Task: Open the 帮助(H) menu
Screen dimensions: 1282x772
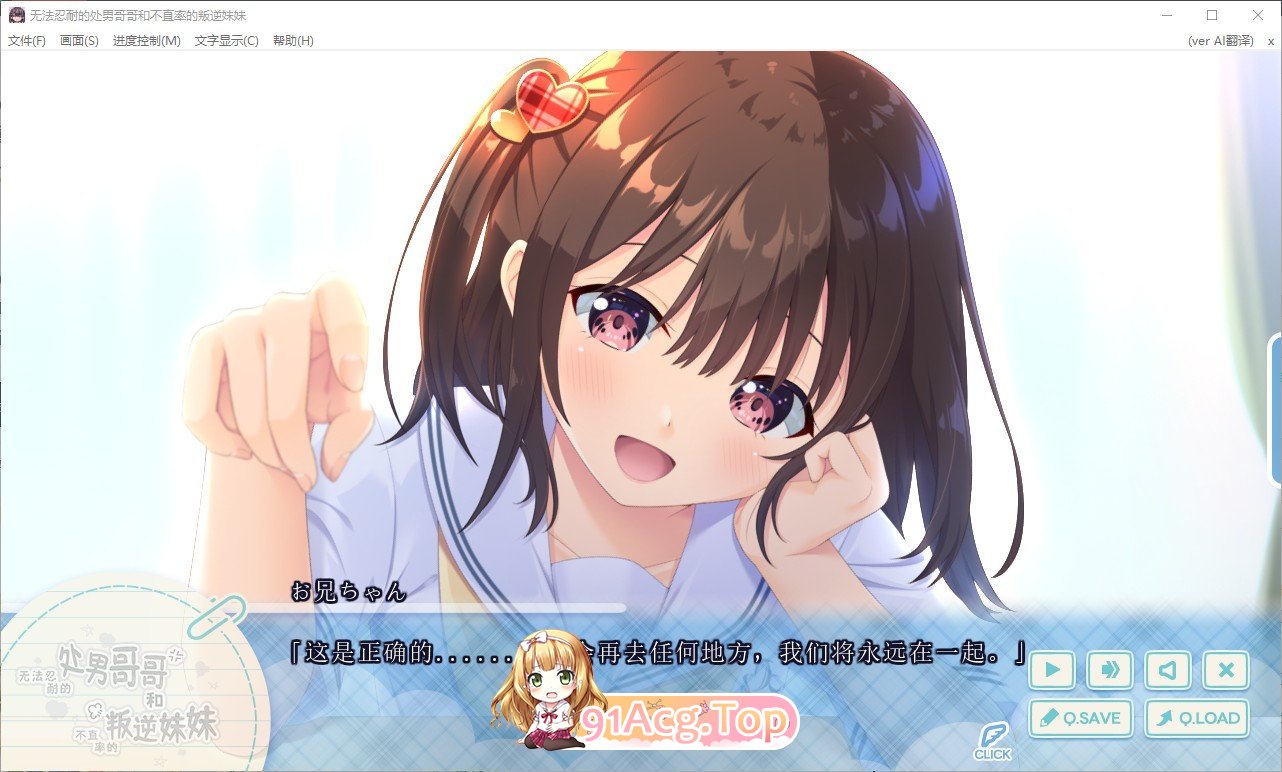Action: pos(291,41)
